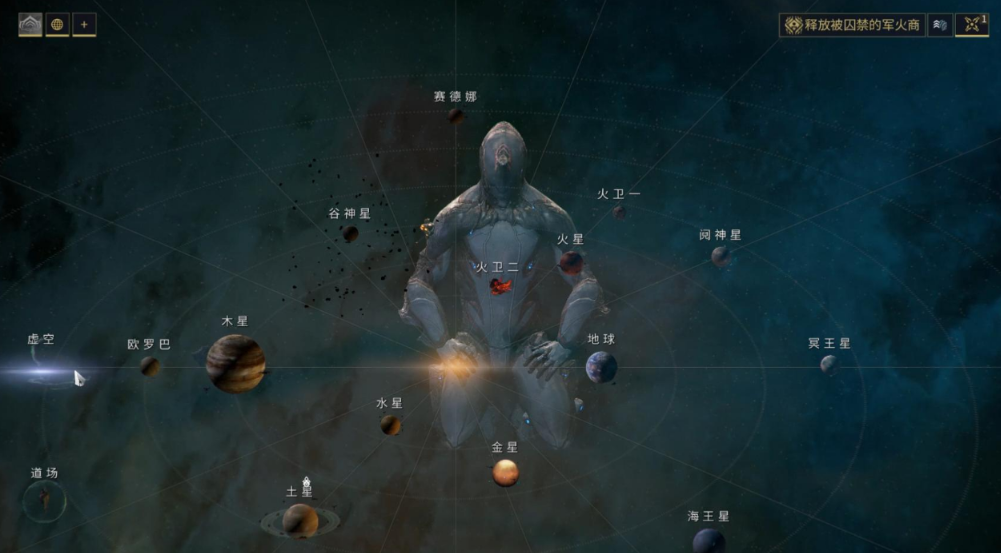Open the 道场 node
Image resolution: width=1001 pixels, height=553 pixels.
[44, 498]
